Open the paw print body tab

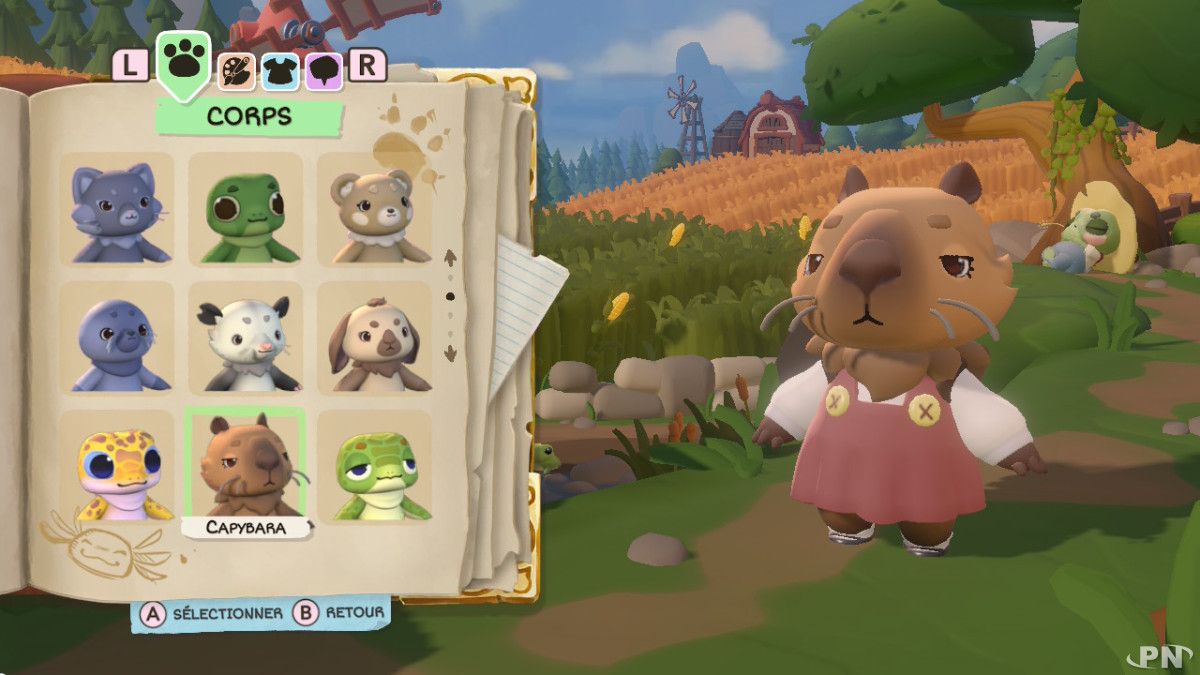[183, 62]
